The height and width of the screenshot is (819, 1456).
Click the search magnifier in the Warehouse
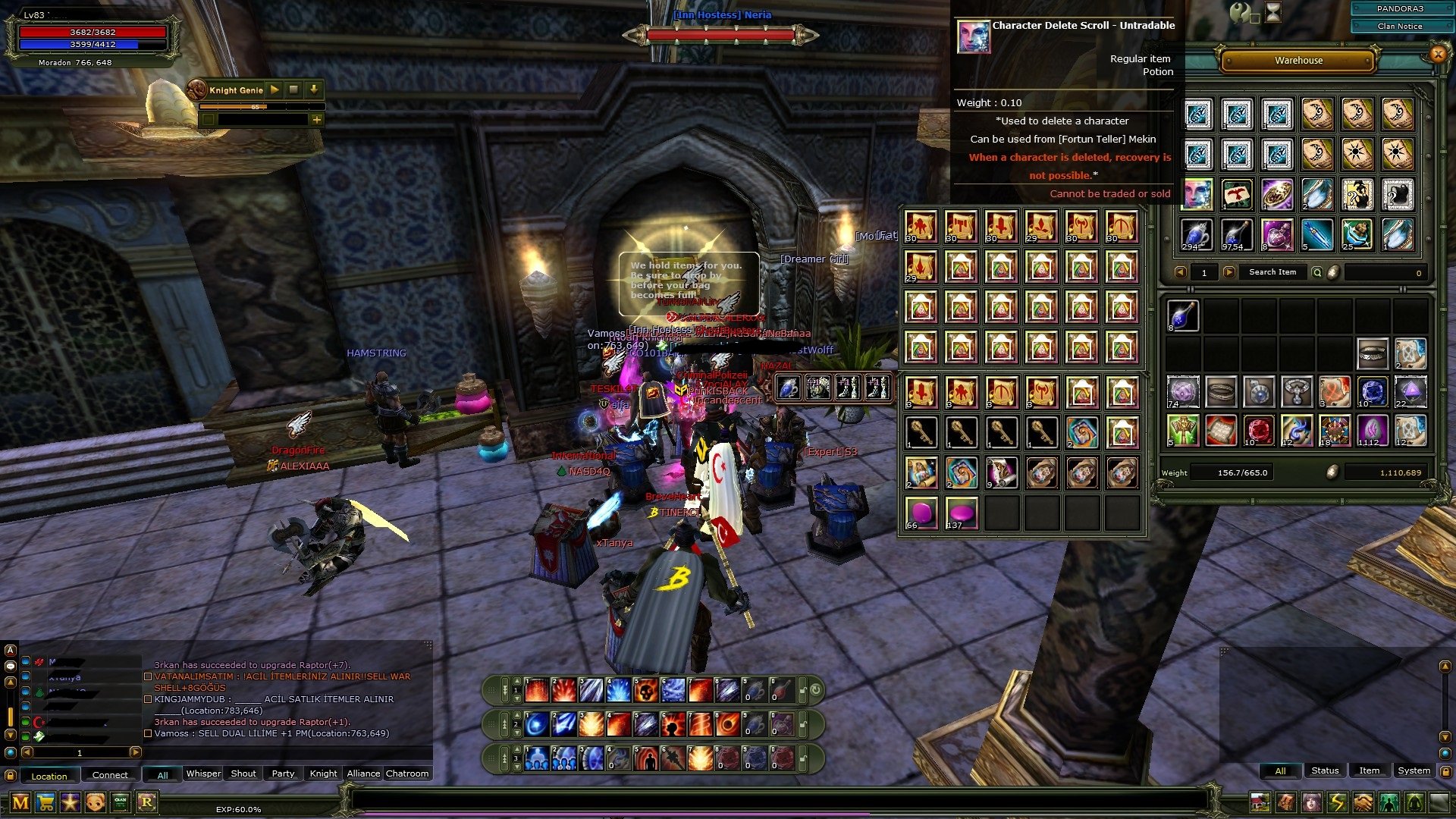point(1317,271)
